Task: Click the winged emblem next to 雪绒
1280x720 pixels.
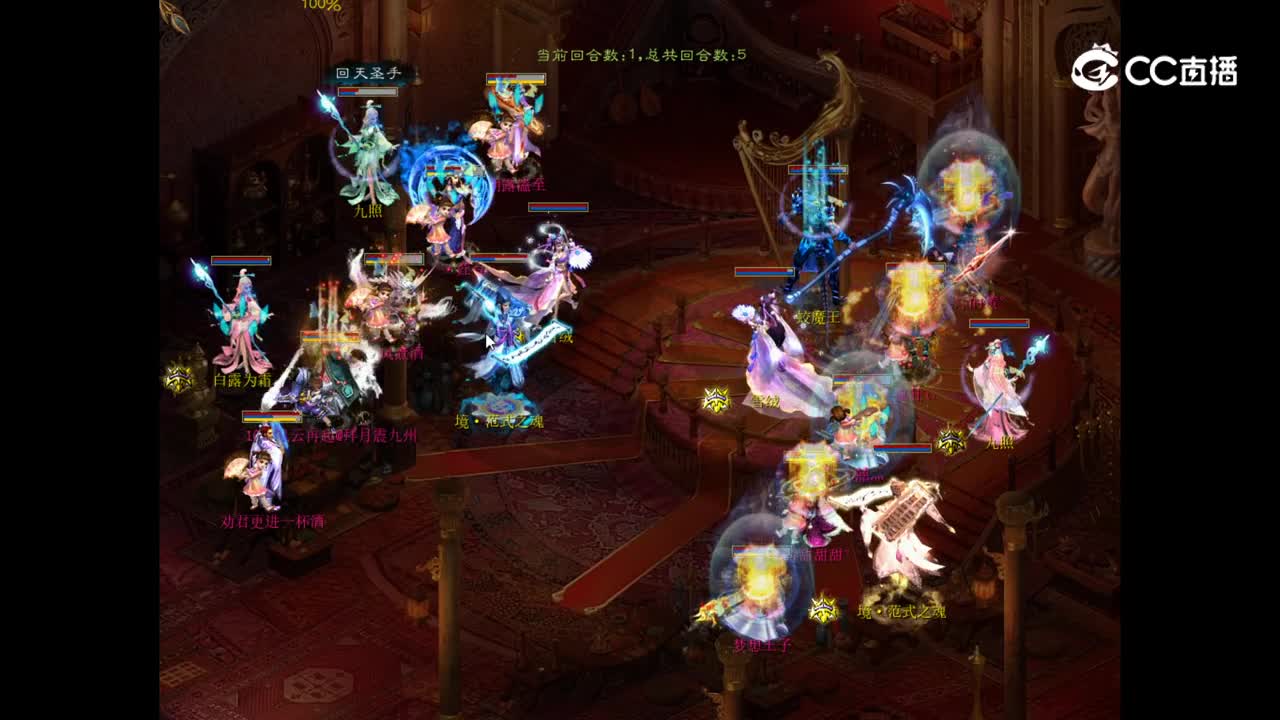Action: tap(716, 399)
